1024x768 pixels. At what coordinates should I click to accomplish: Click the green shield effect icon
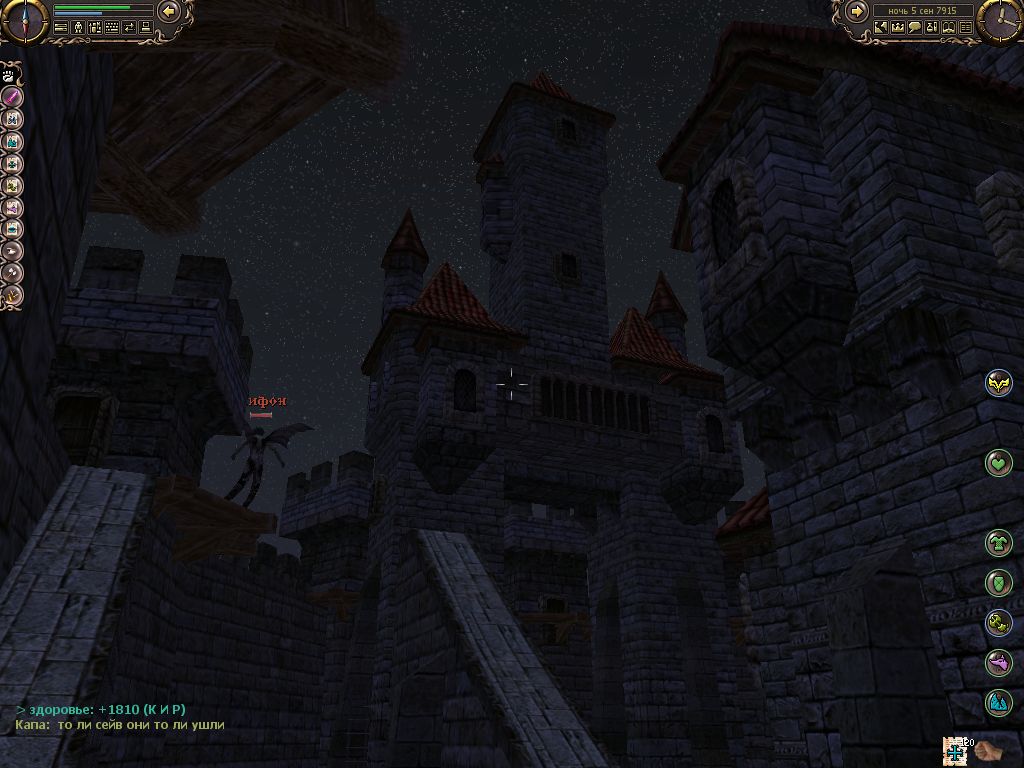(998, 582)
